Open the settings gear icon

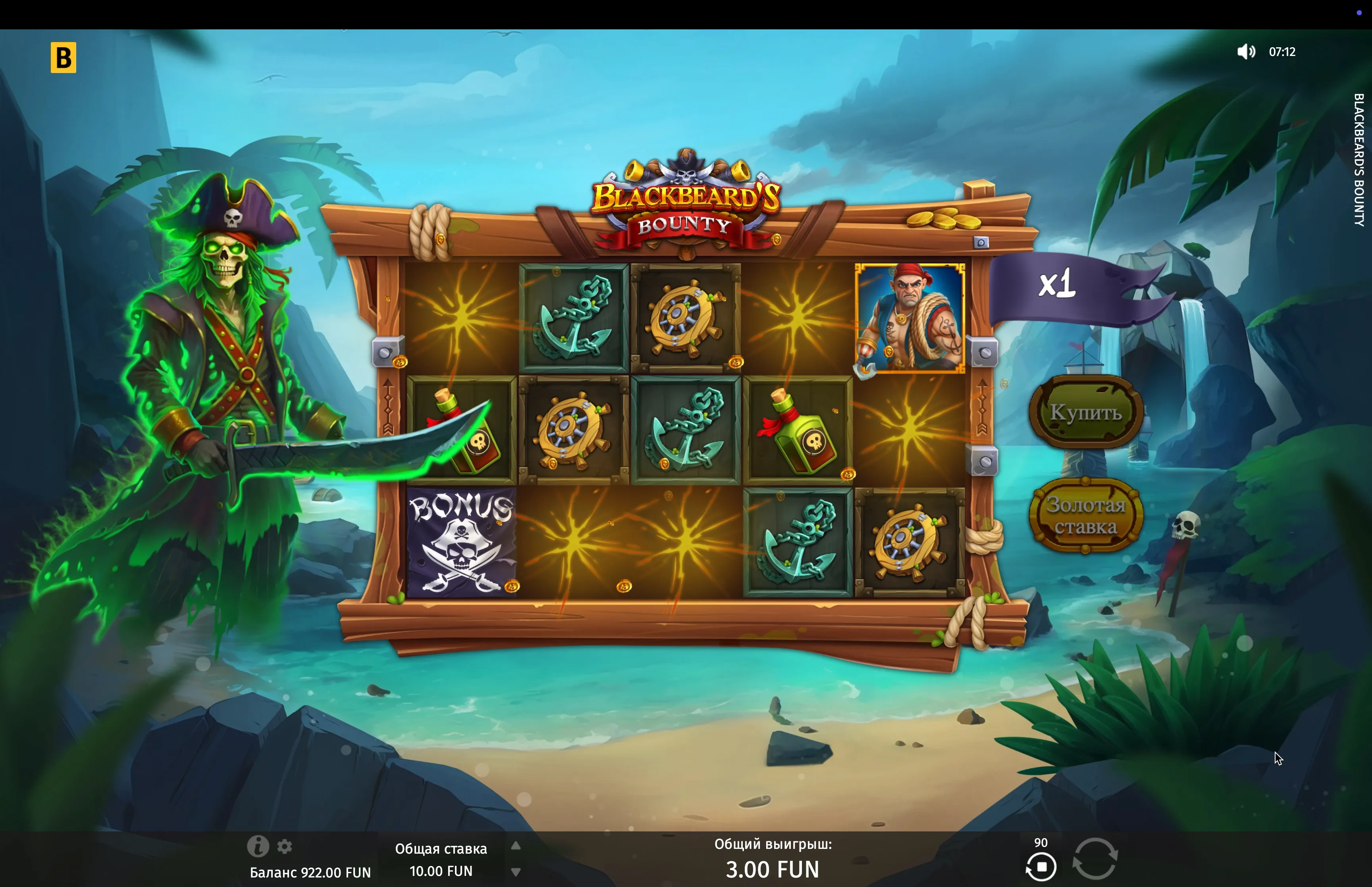[284, 846]
